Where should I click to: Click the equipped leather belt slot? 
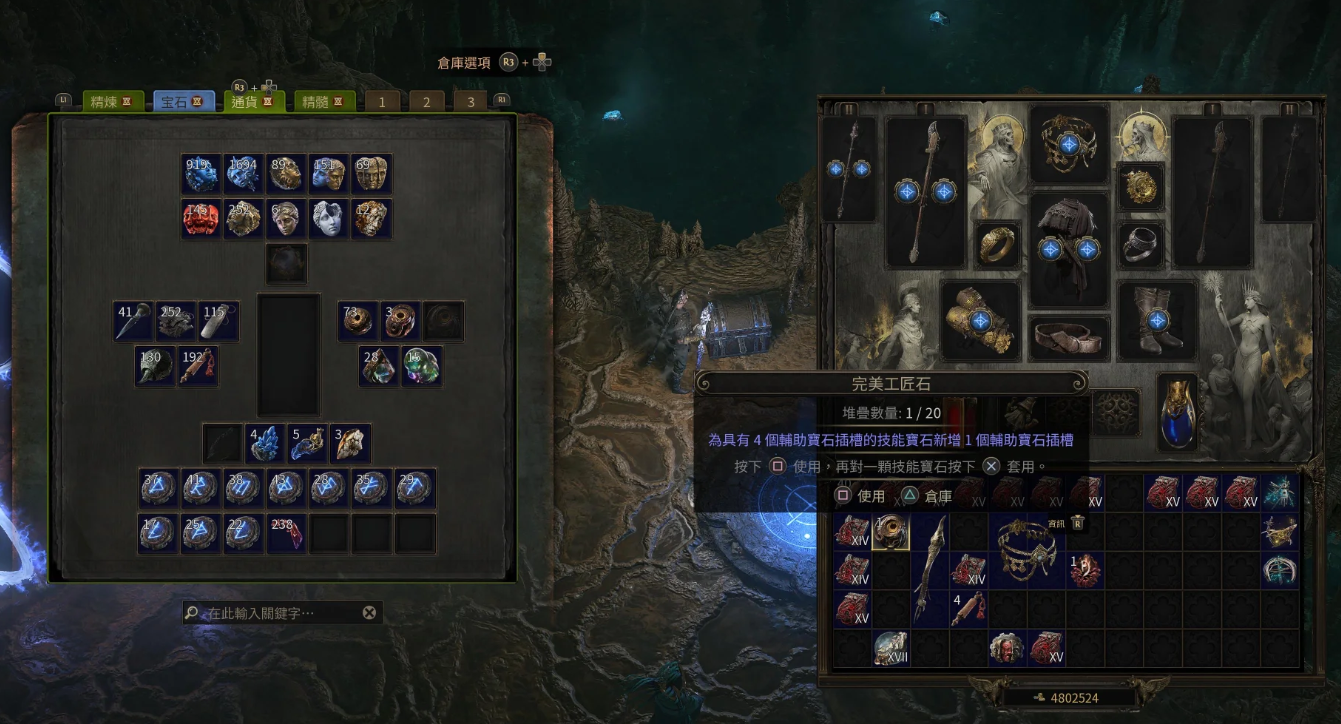(1069, 339)
